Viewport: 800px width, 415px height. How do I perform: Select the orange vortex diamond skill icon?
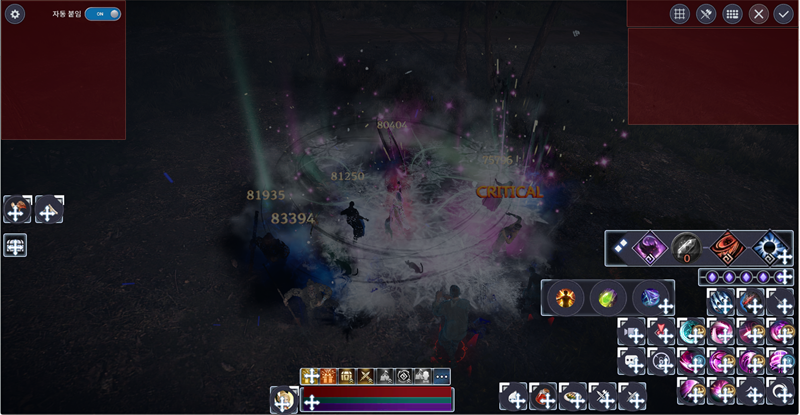(728, 247)
